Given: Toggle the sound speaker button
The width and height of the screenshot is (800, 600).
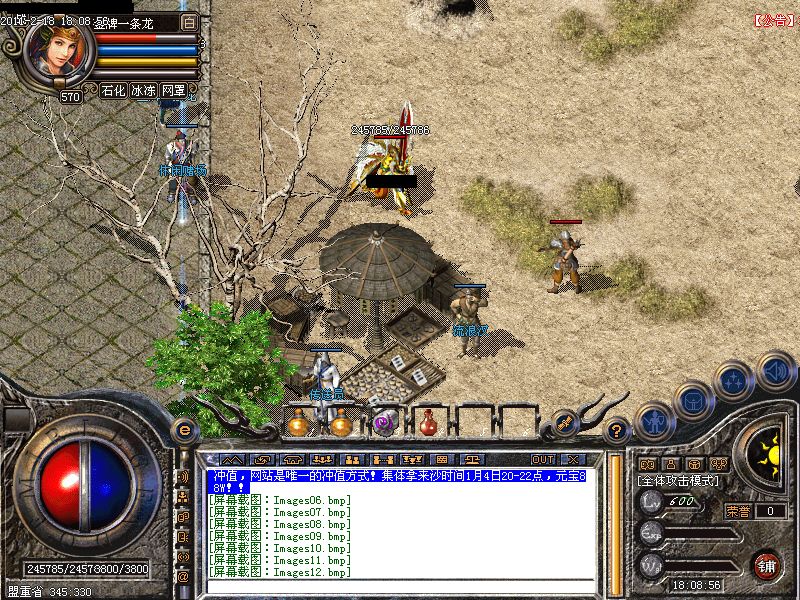Looking at the screenshot, I should 775,370.
